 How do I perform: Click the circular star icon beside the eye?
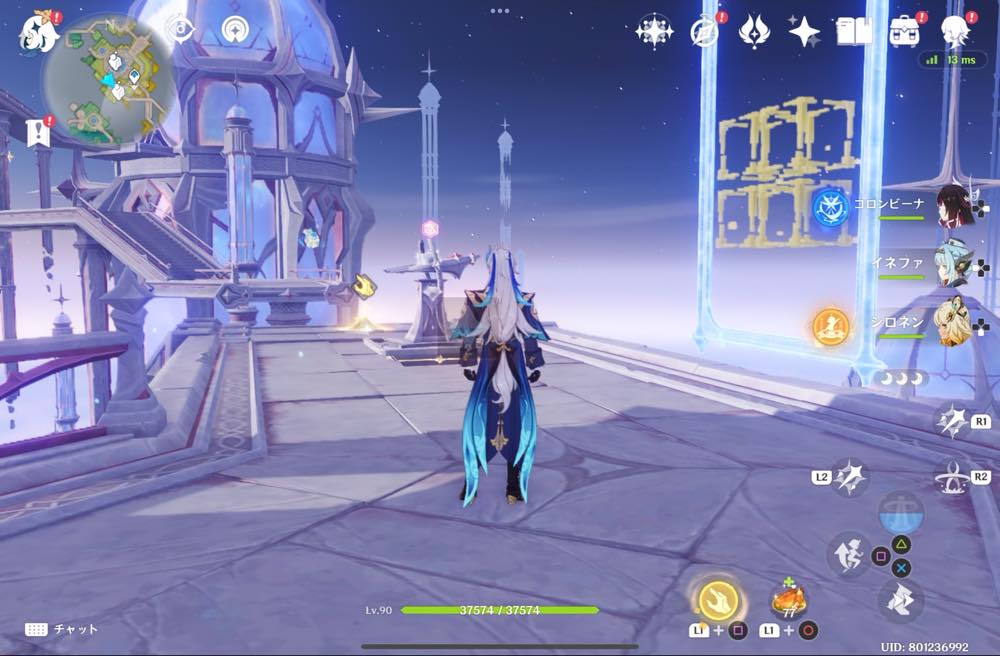[x=237, y=29]
